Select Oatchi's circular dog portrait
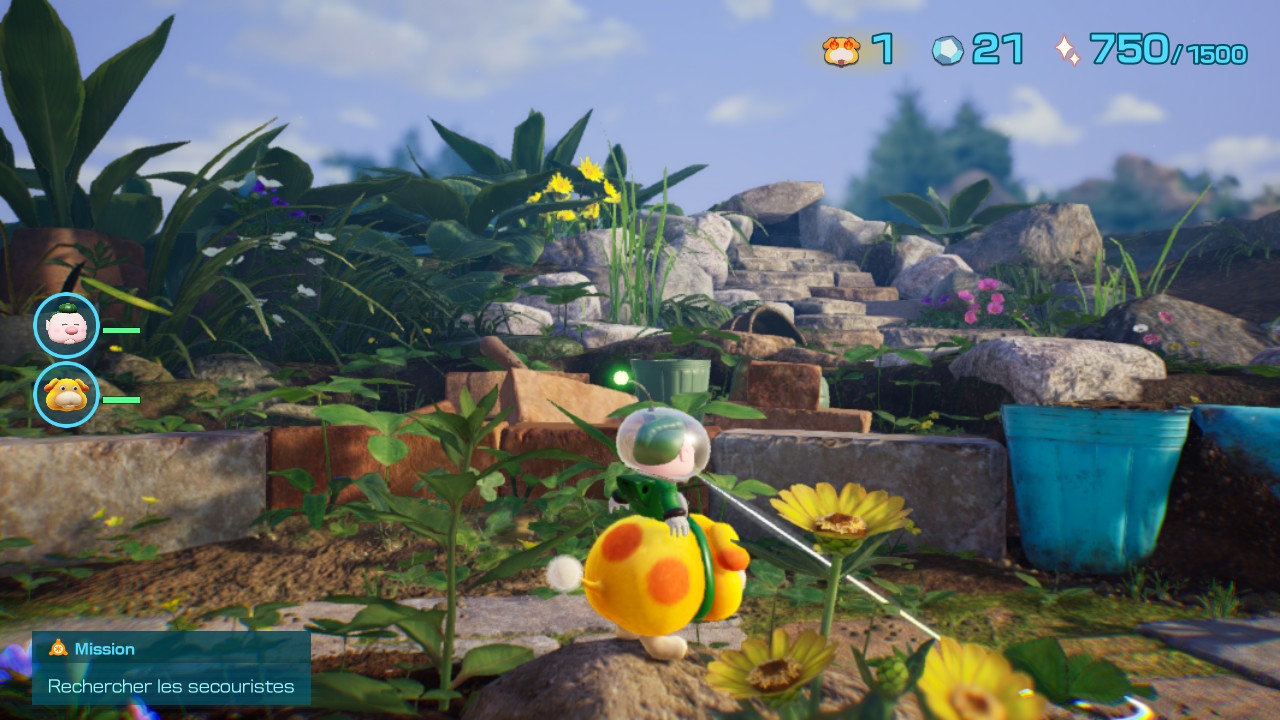Viewport: 1280px width, 720px height. (x=66, y=395)
